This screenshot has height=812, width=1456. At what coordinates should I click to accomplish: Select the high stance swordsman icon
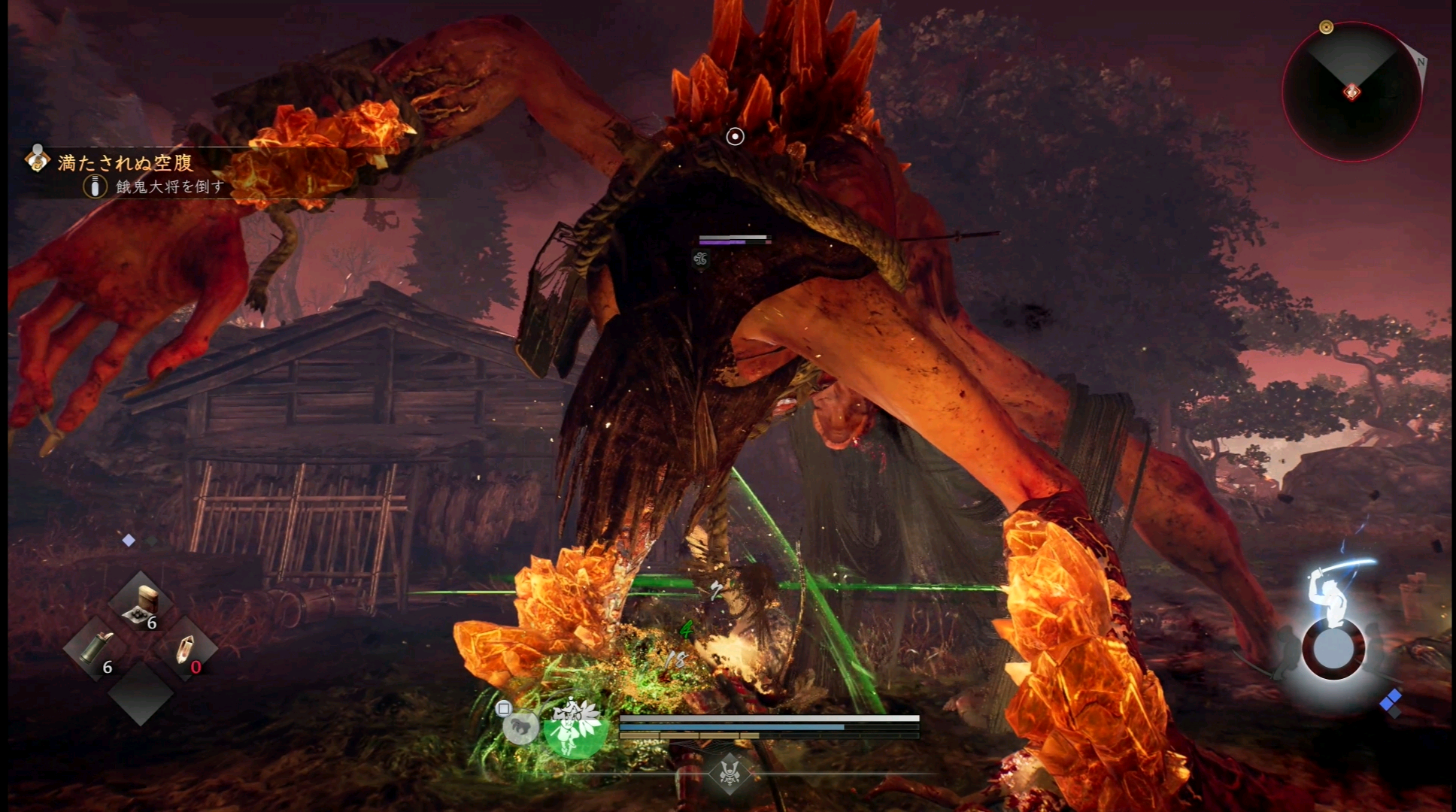tap(1333, 594)
